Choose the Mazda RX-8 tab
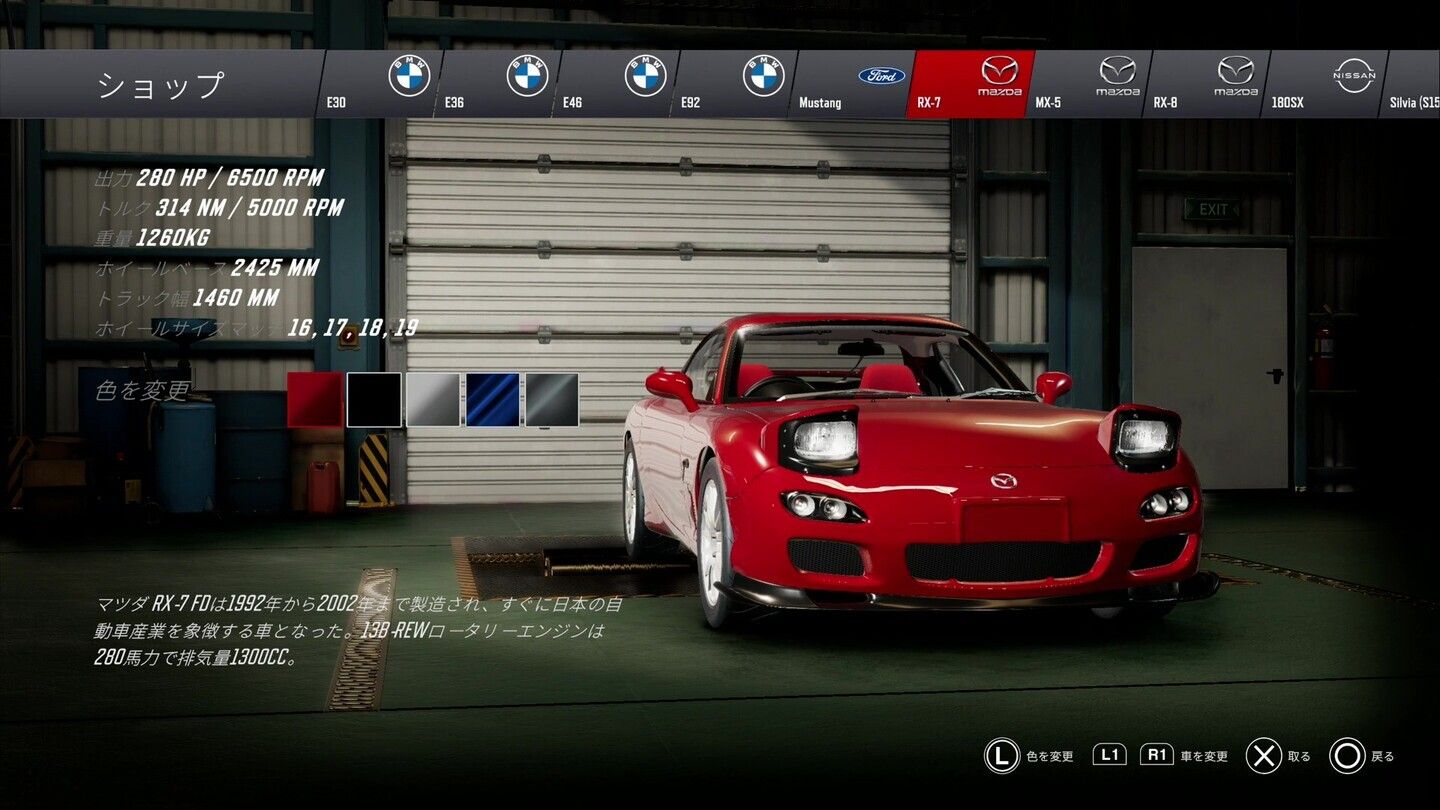This screenshot has width=1440, height=810. (x=1206, y=84)
